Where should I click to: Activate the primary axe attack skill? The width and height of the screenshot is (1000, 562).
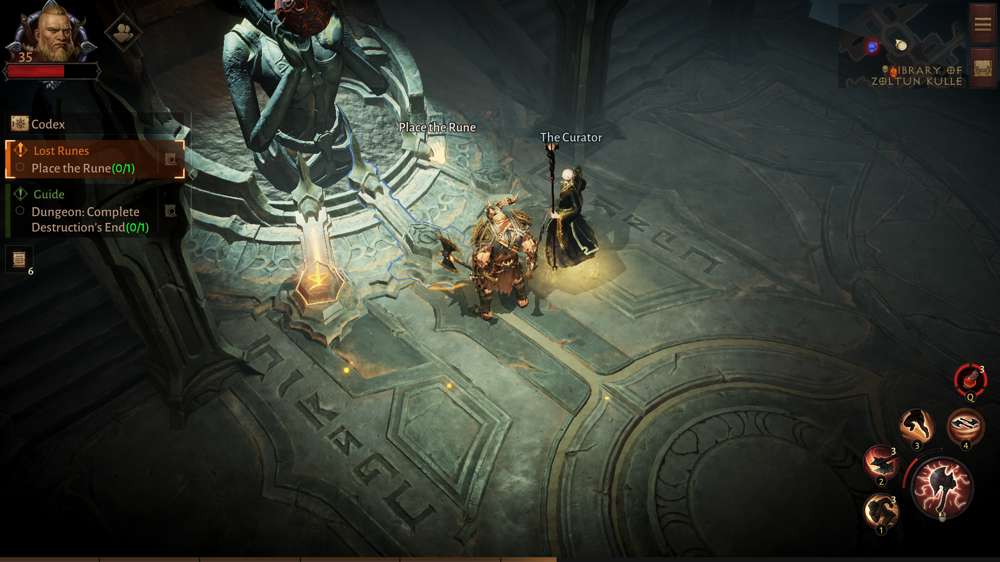[941, 487]
